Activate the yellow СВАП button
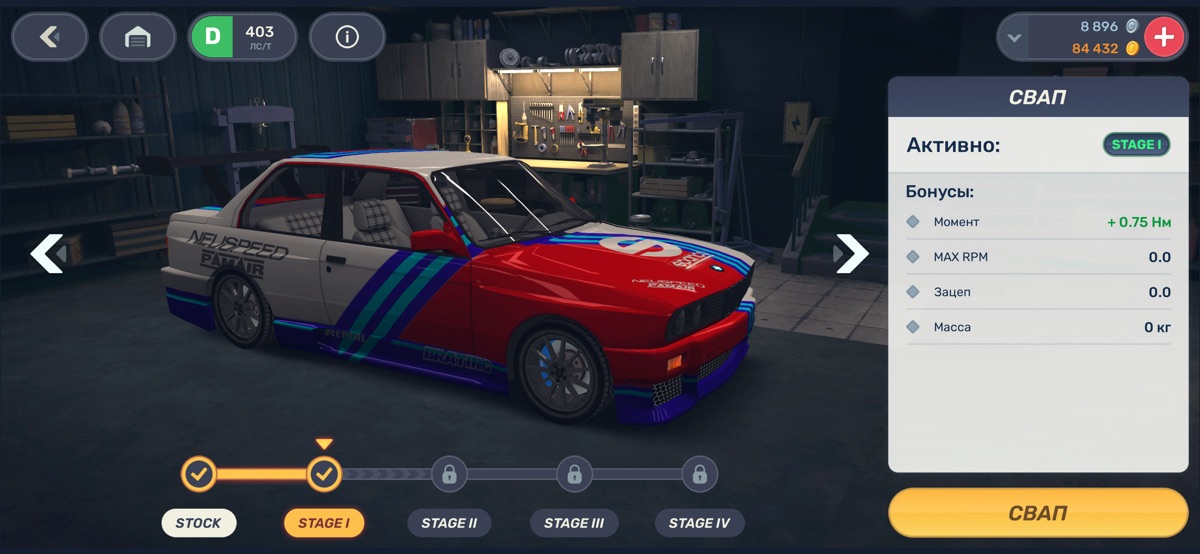The image size is (1200, 554). (x=1038, y=513)
